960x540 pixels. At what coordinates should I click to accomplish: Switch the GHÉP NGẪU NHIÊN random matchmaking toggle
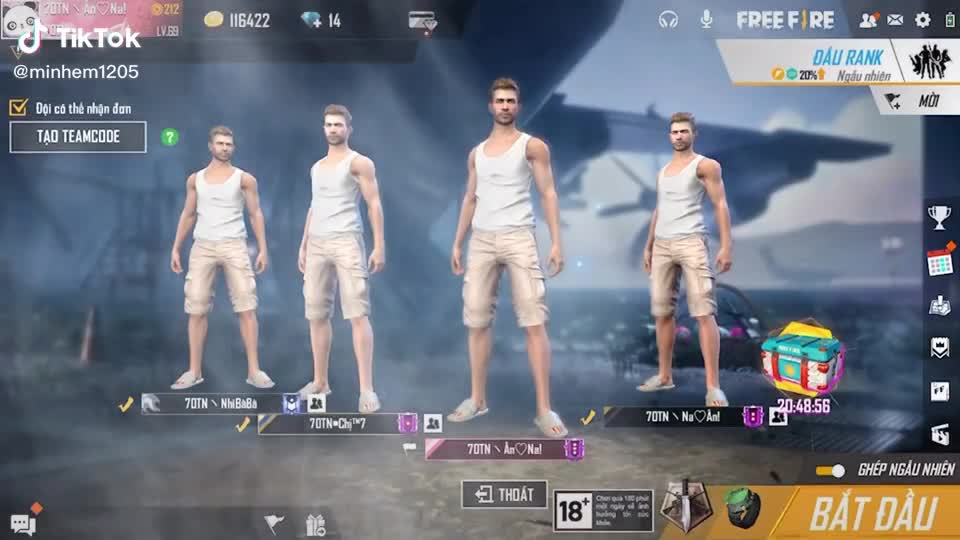[830, 470]
